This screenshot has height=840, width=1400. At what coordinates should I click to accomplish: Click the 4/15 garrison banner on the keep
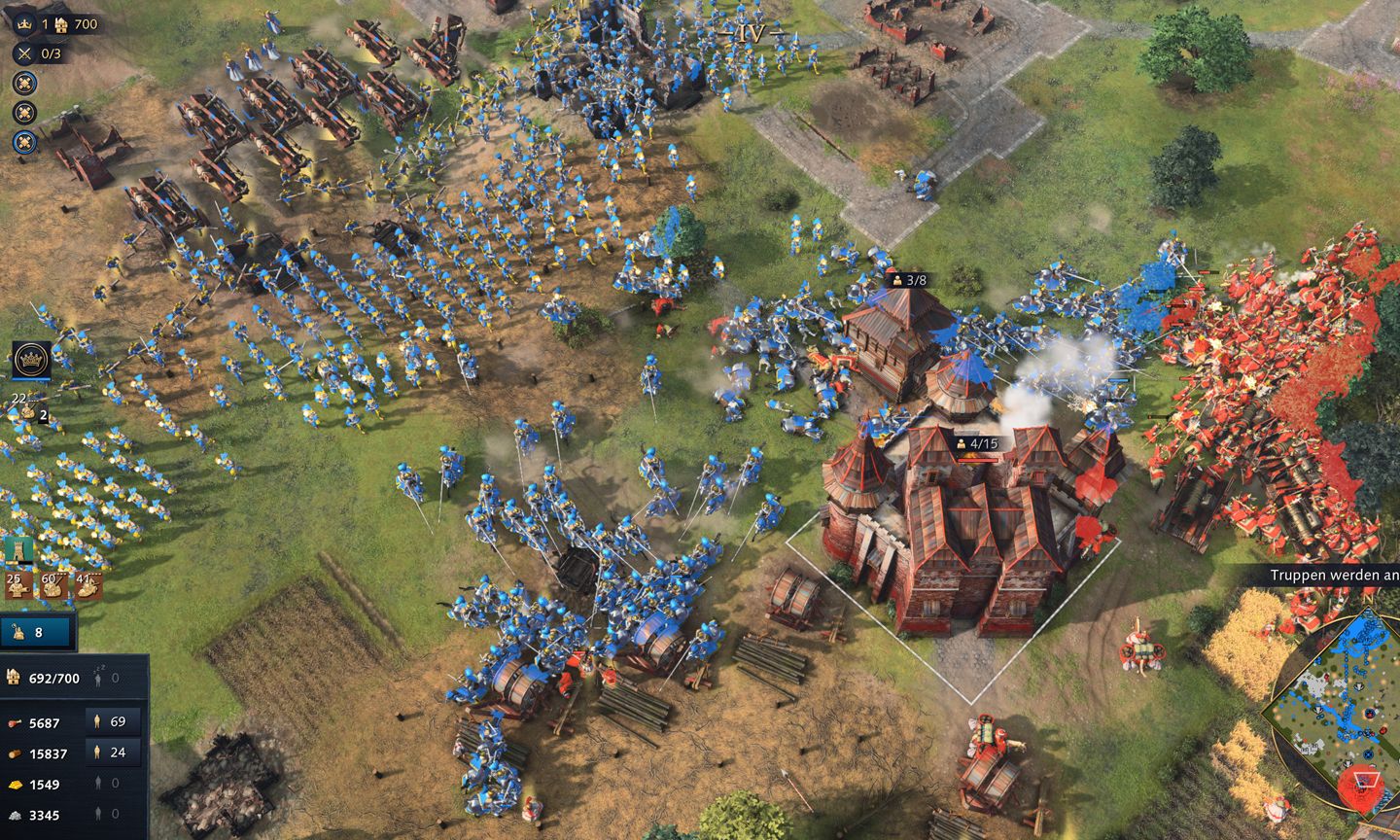pyautogui.click(x=978, y=443)
